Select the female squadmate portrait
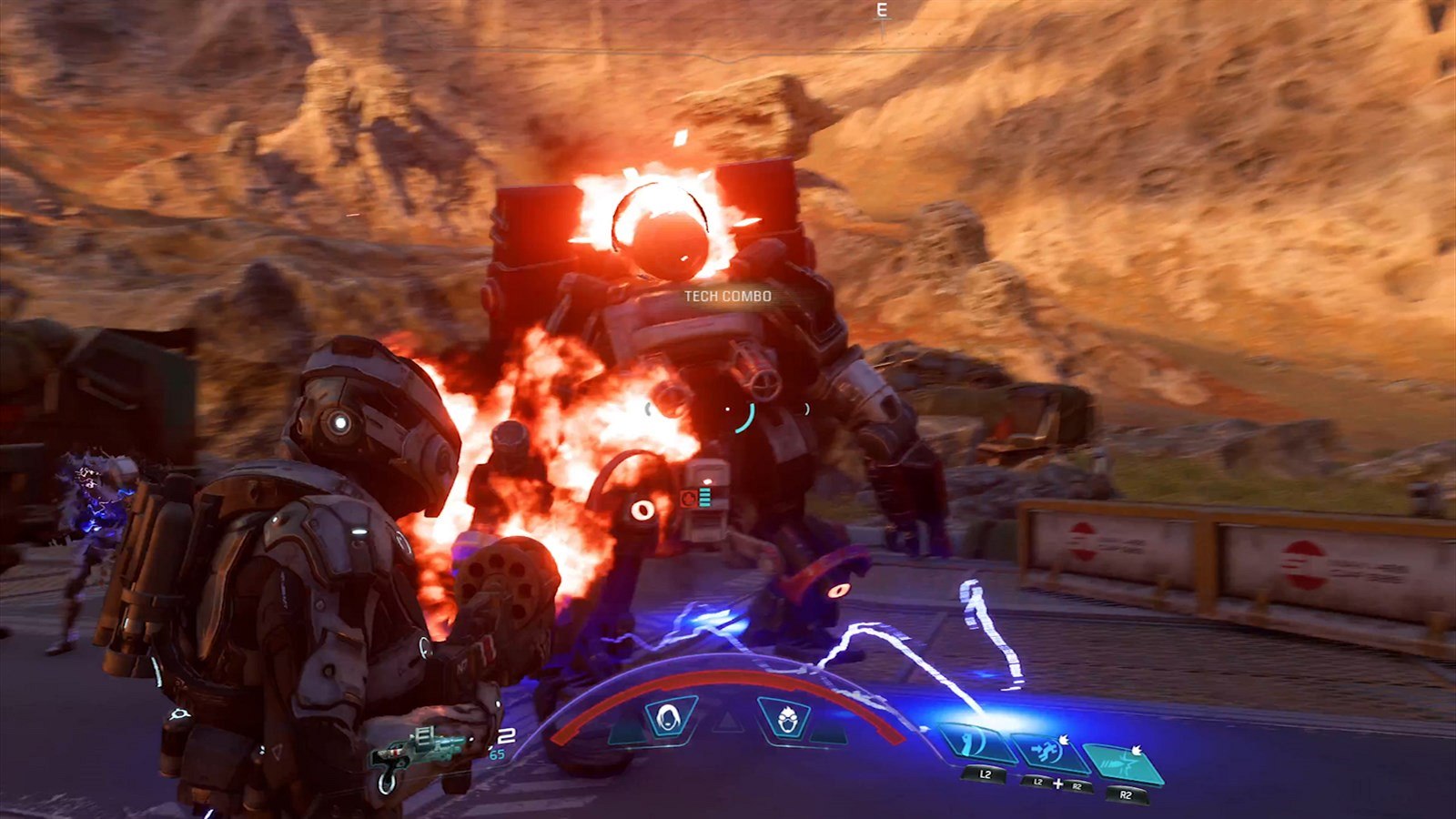The width and height of the screenshot is (1456, 819). tap(671, 717)
